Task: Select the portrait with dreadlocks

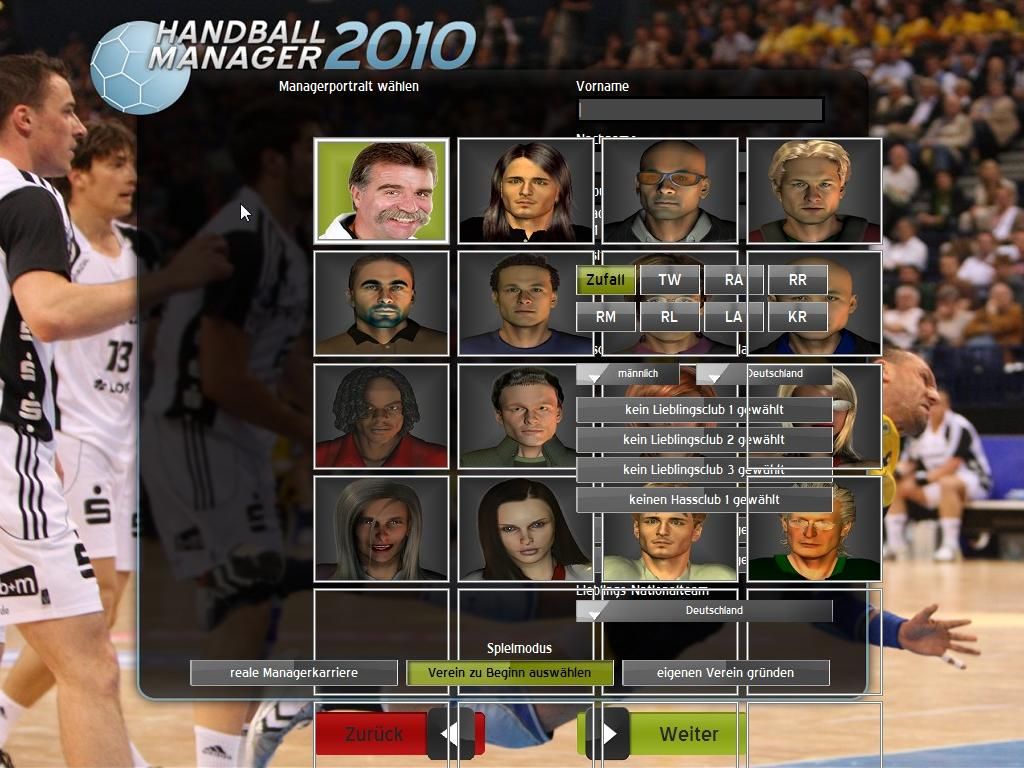Action: tap(381, 415)
